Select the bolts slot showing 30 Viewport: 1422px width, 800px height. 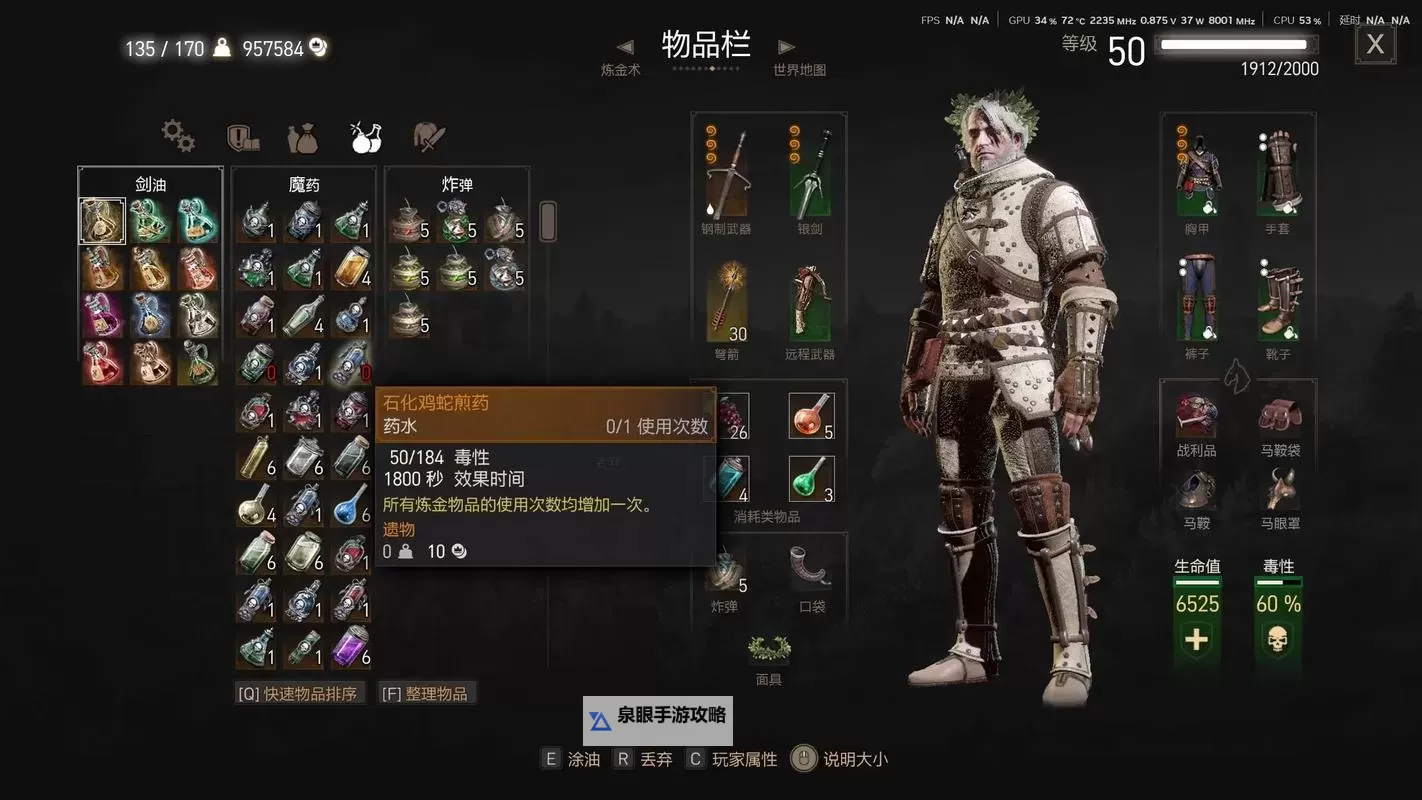tap(725, 298)
